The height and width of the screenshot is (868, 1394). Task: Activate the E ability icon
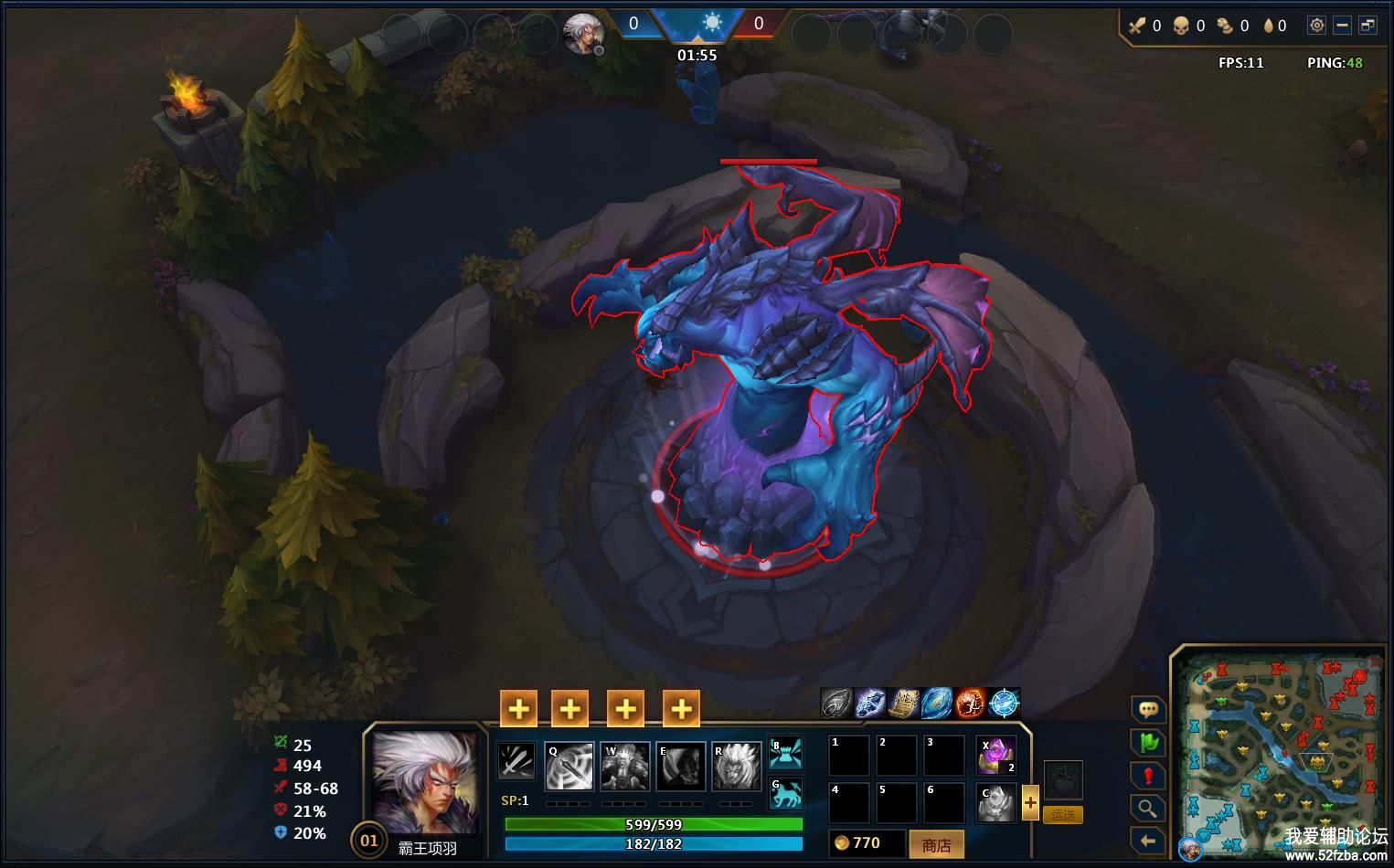(x=681, y=766)
